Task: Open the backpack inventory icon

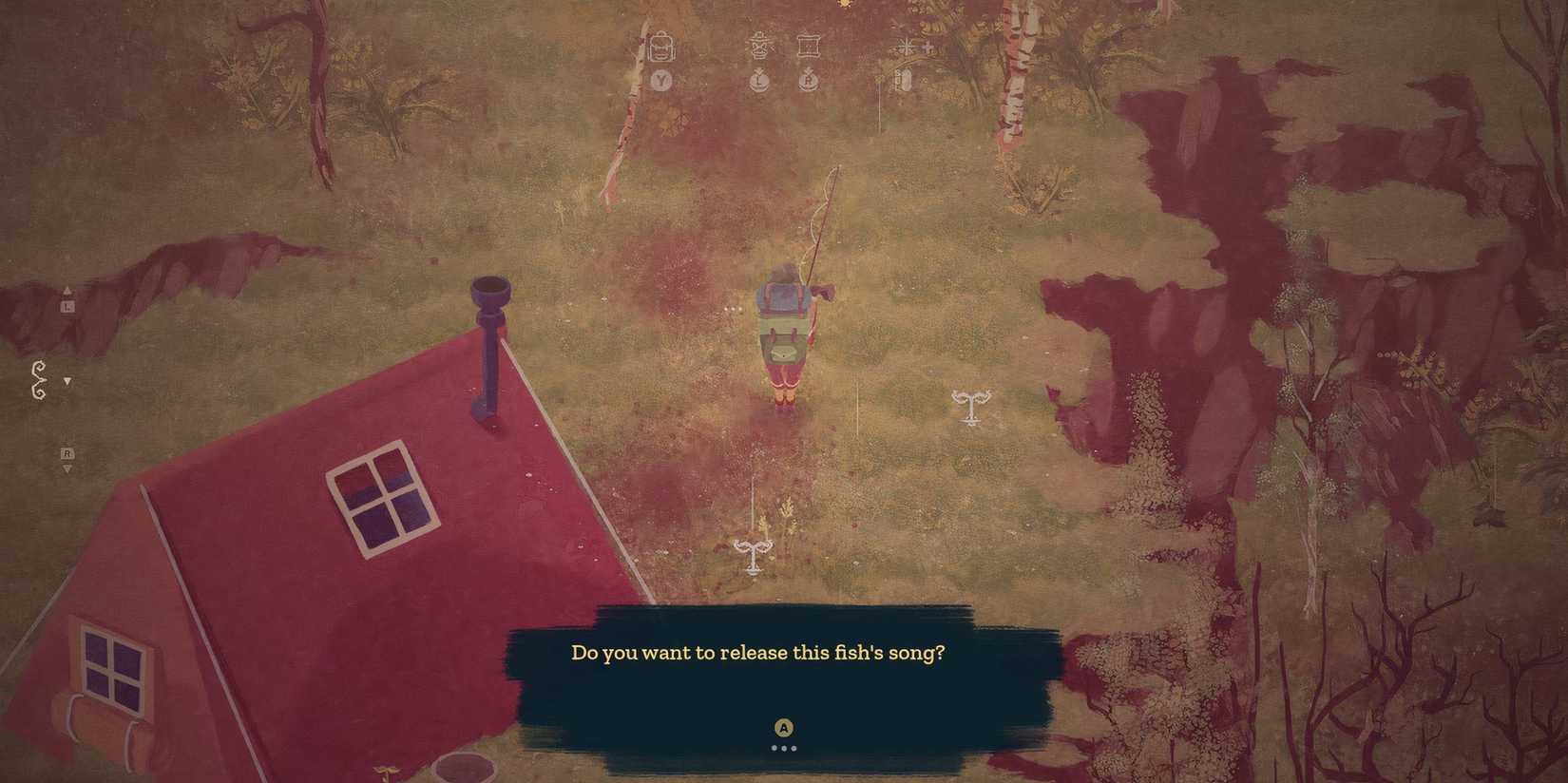Action: point(662,46)
